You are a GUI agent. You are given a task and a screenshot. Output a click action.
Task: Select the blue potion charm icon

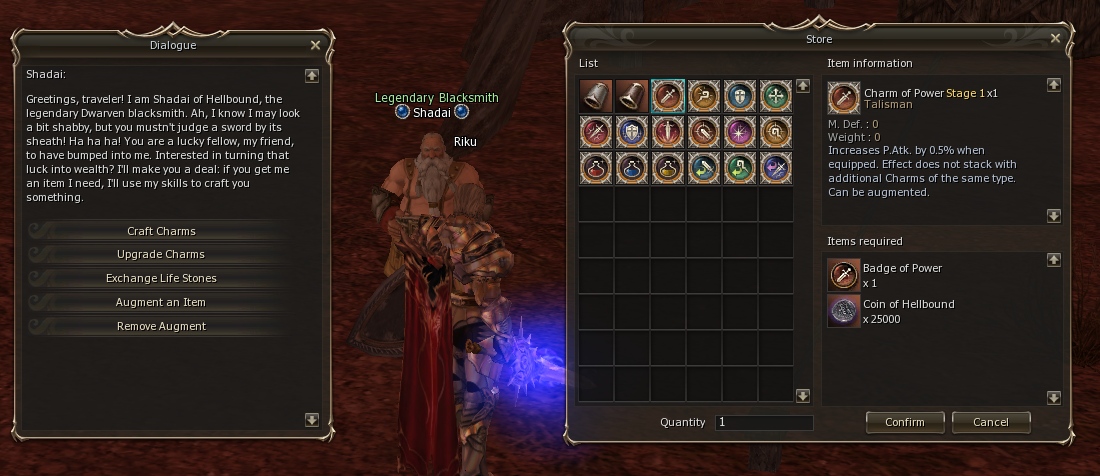point(632,167)
